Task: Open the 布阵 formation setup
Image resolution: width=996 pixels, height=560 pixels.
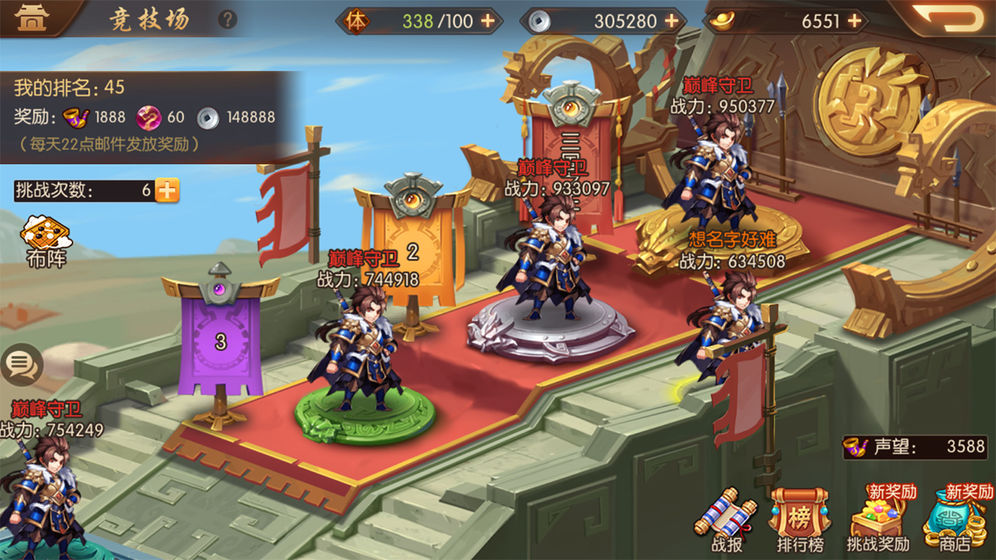Action: 47,239
